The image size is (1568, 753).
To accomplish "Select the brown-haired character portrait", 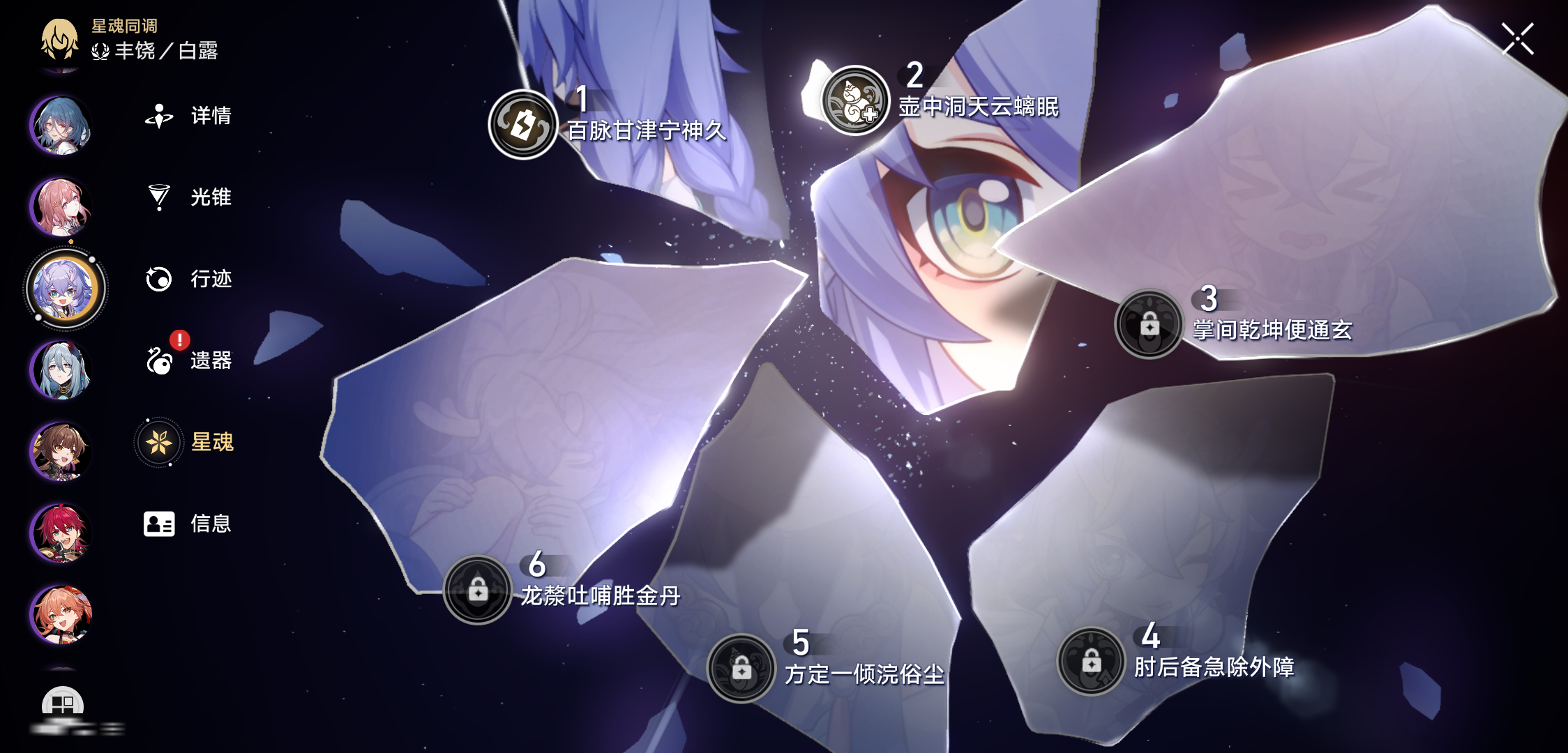I will 61,451.
